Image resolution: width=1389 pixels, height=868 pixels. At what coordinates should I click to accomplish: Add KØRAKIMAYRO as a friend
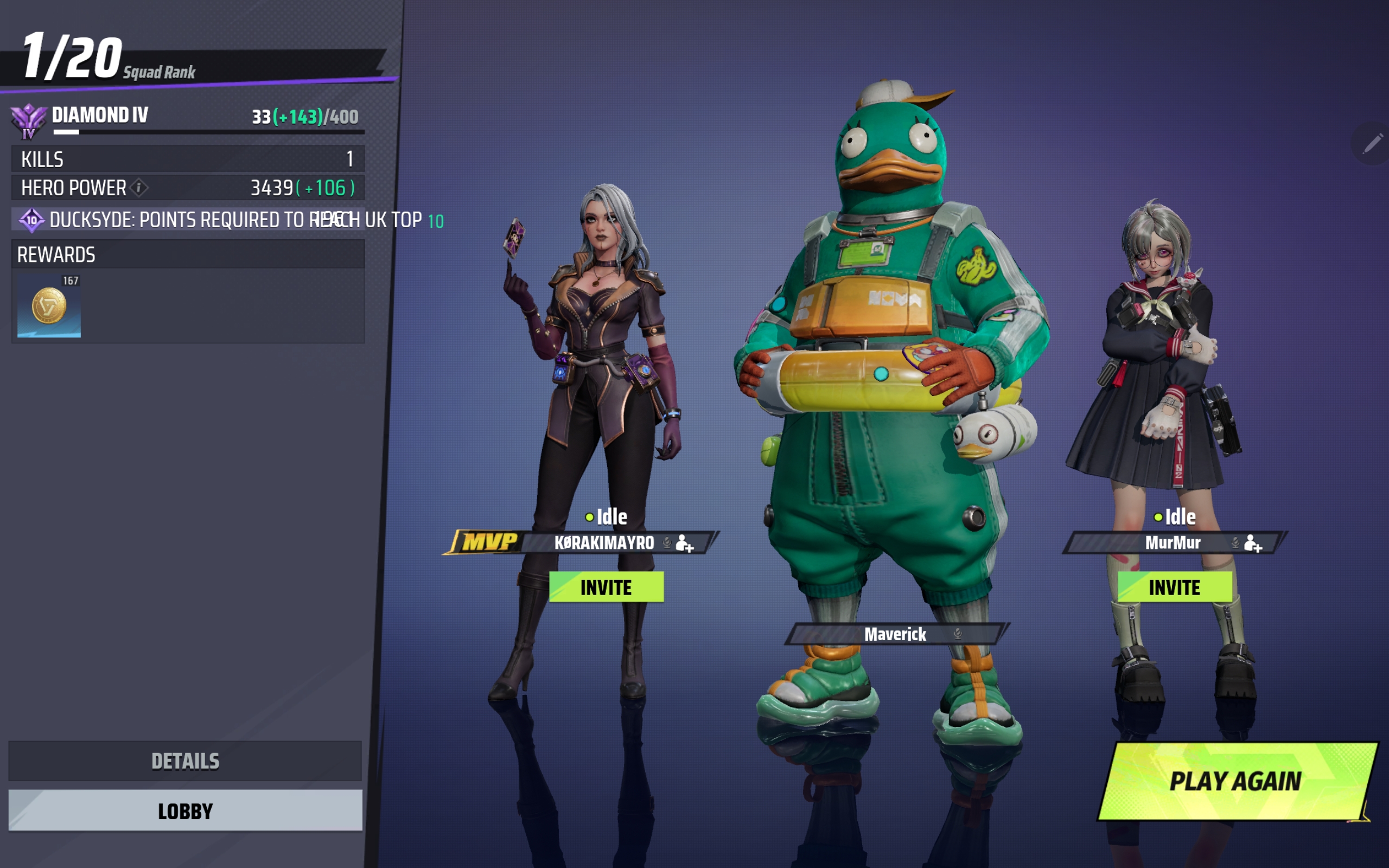click(685, 543)
